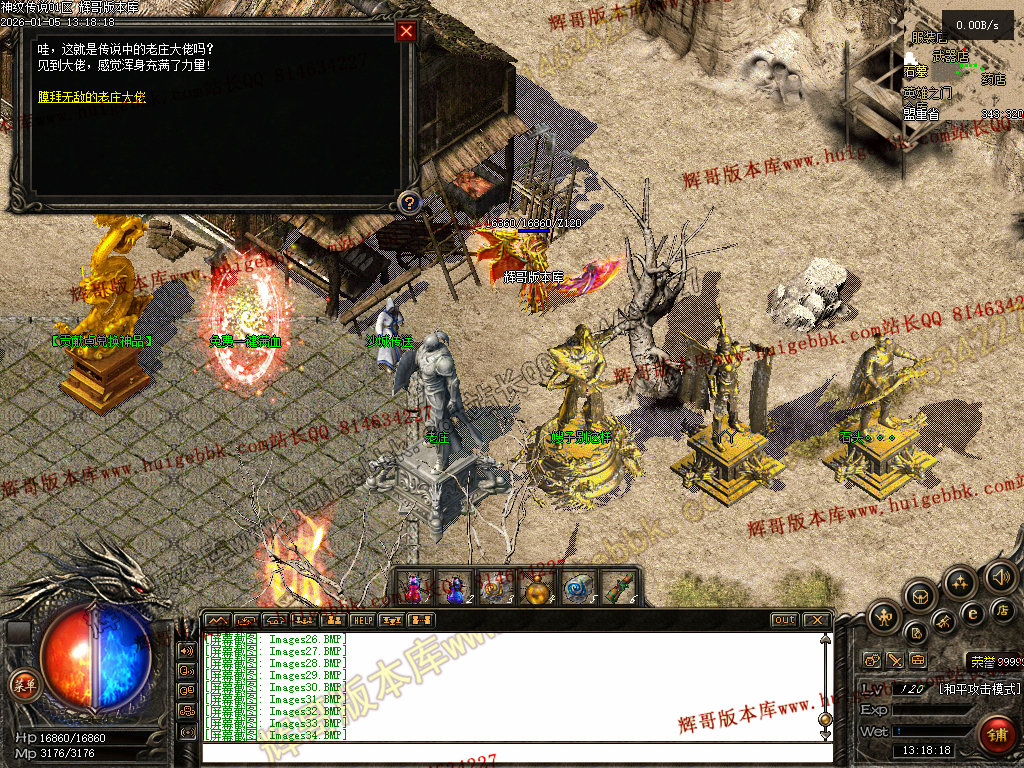Close the chat panel with the X button

click(816, 620)
